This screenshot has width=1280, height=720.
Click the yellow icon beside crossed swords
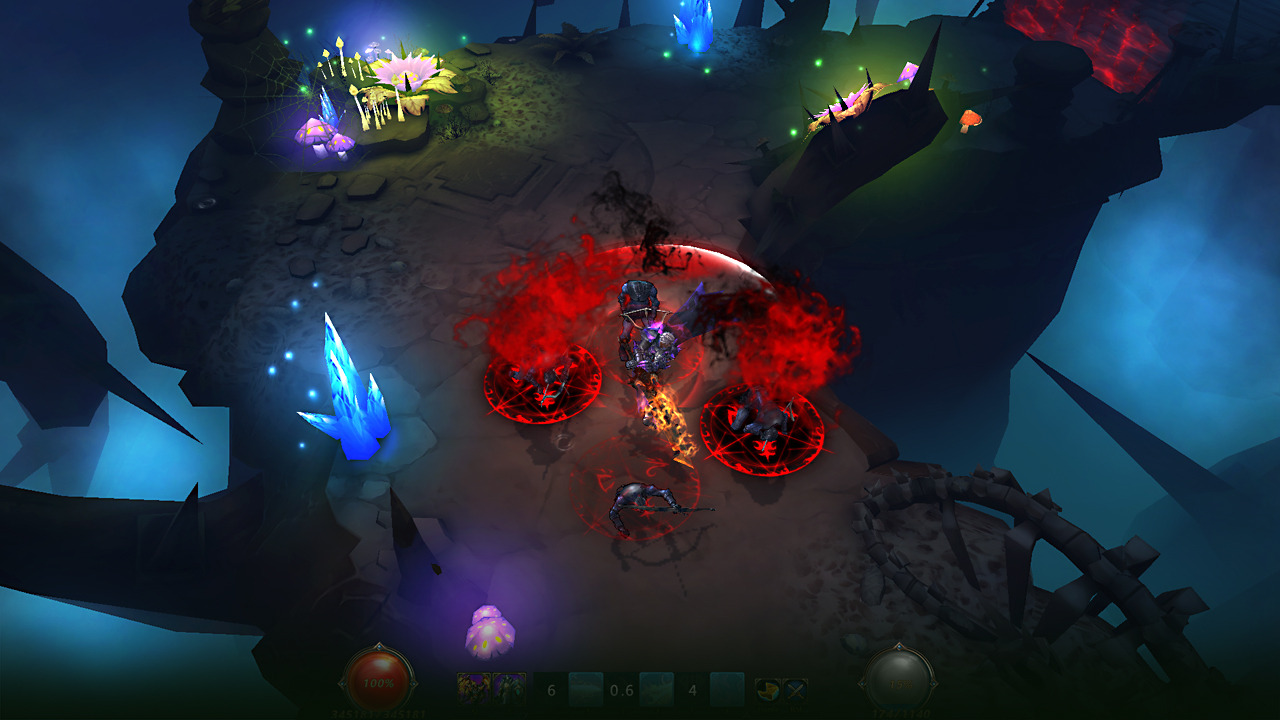pyautogui.click(x=767, y=689)
